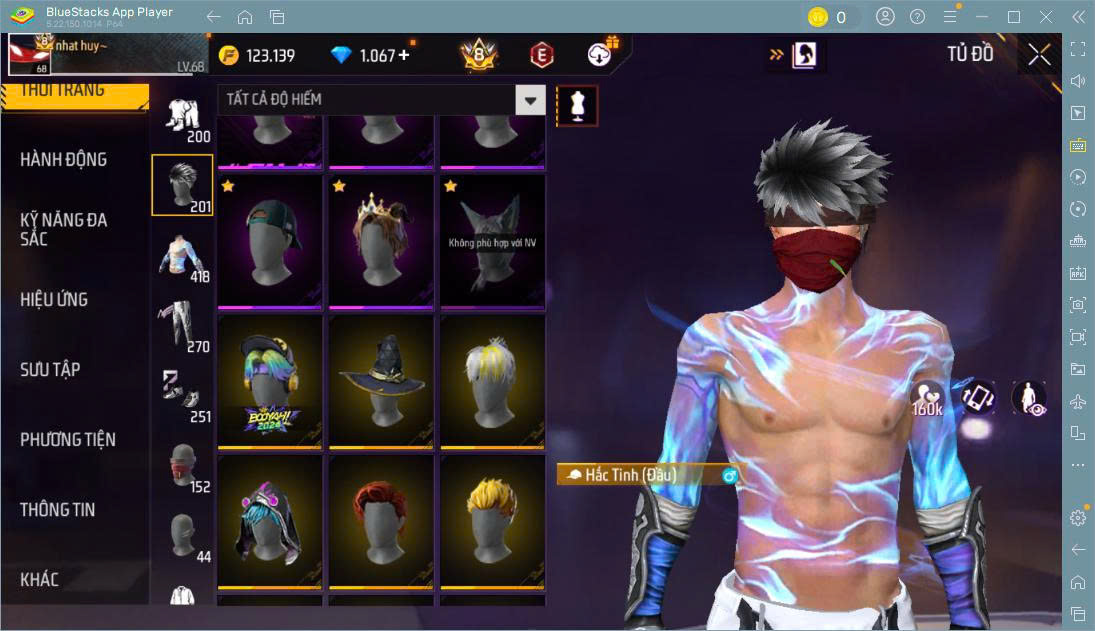The width and height of the screenshot is (1095, 631).
Task: Expand the TẤT CẢ ĐỘ HIẾM rarity dropdown
Action: (530, 99)
